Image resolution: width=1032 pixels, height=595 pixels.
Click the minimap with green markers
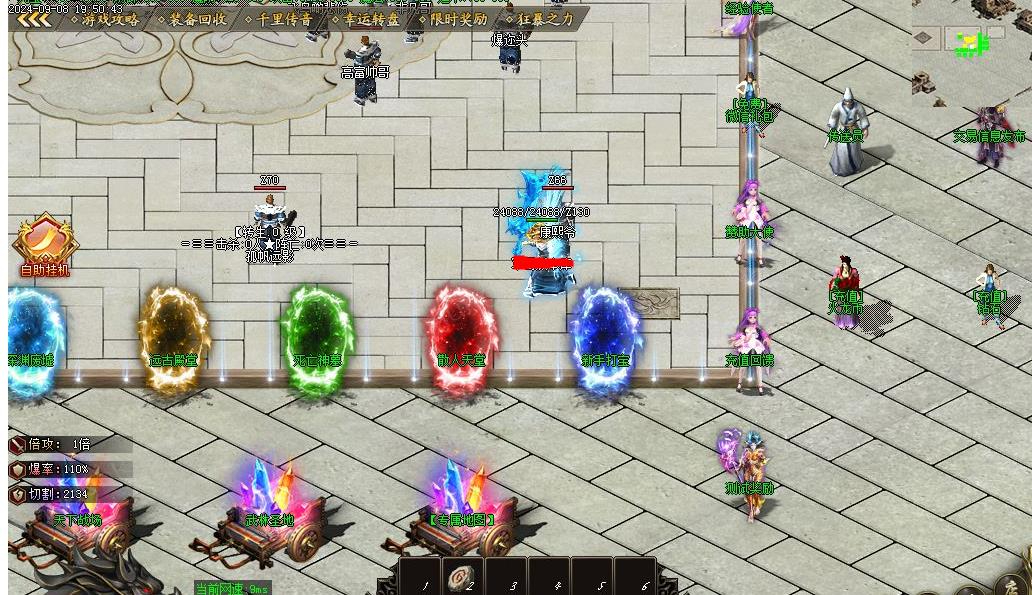pos(970,44)
